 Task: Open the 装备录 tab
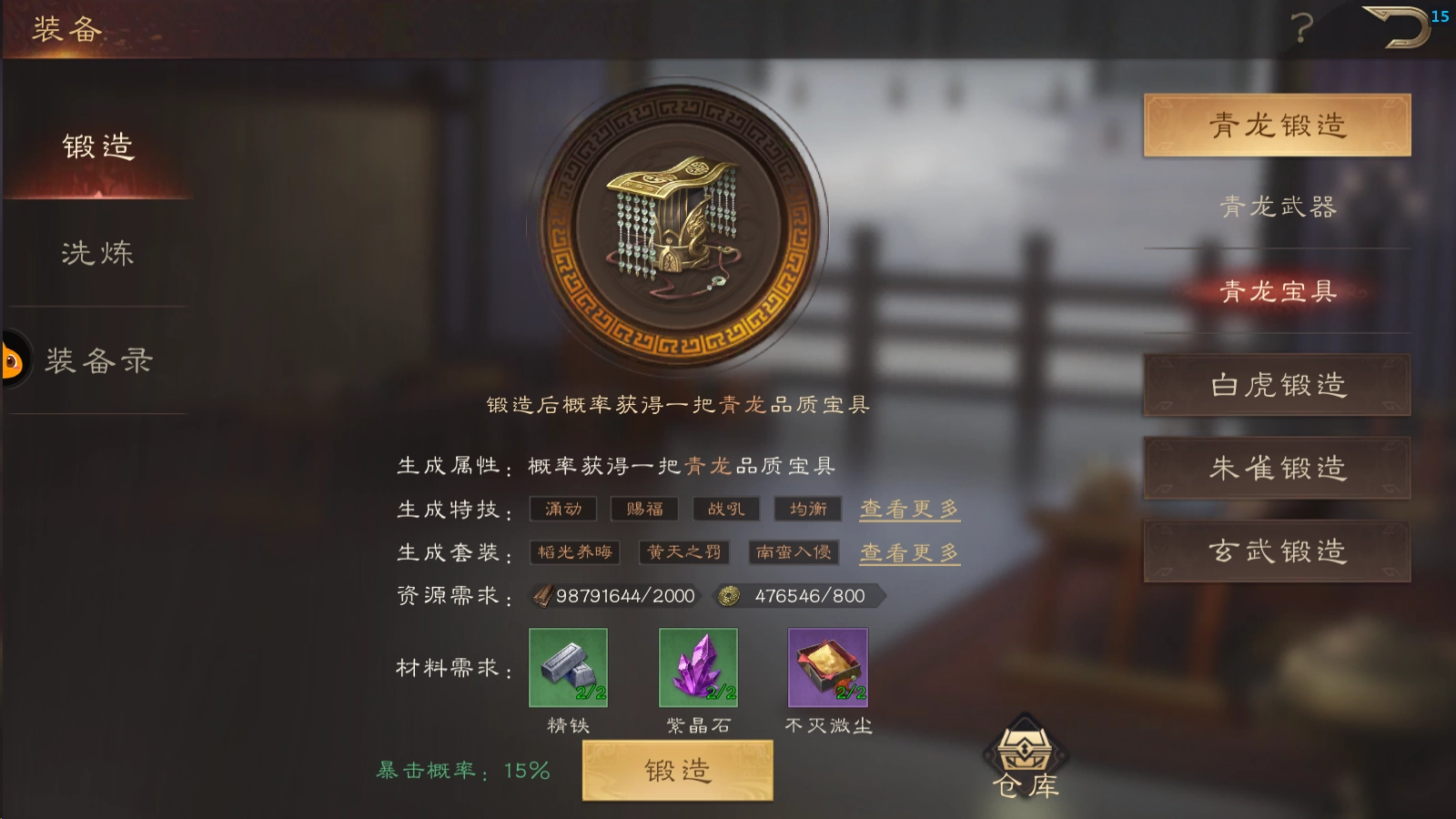[96, 361]
